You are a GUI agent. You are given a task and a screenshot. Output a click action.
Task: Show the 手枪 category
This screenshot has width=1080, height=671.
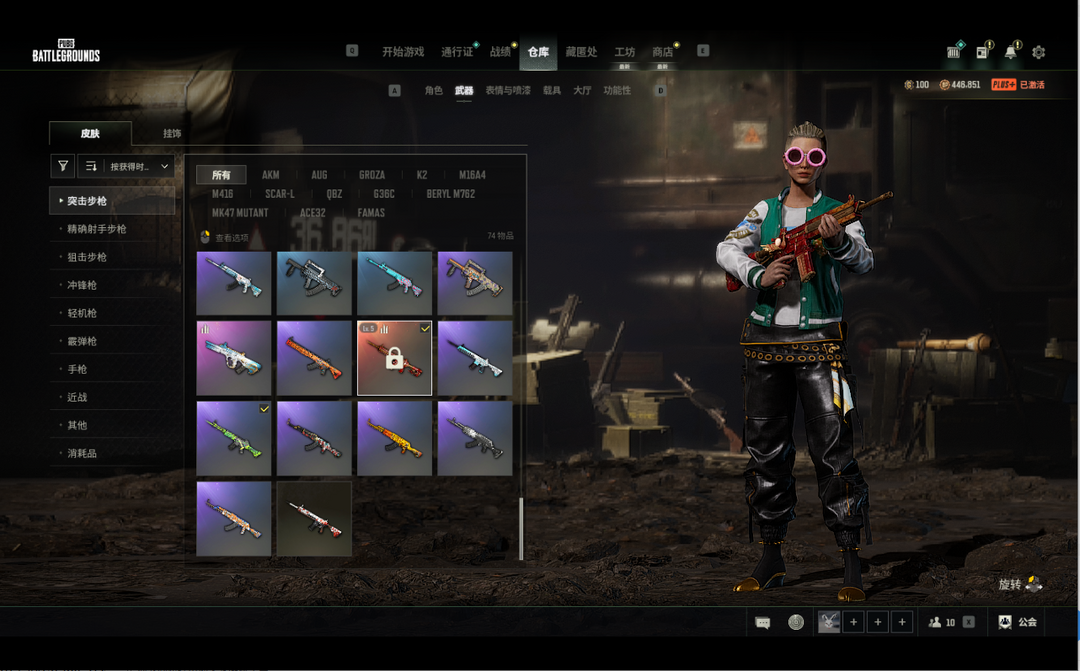(77, 369)
